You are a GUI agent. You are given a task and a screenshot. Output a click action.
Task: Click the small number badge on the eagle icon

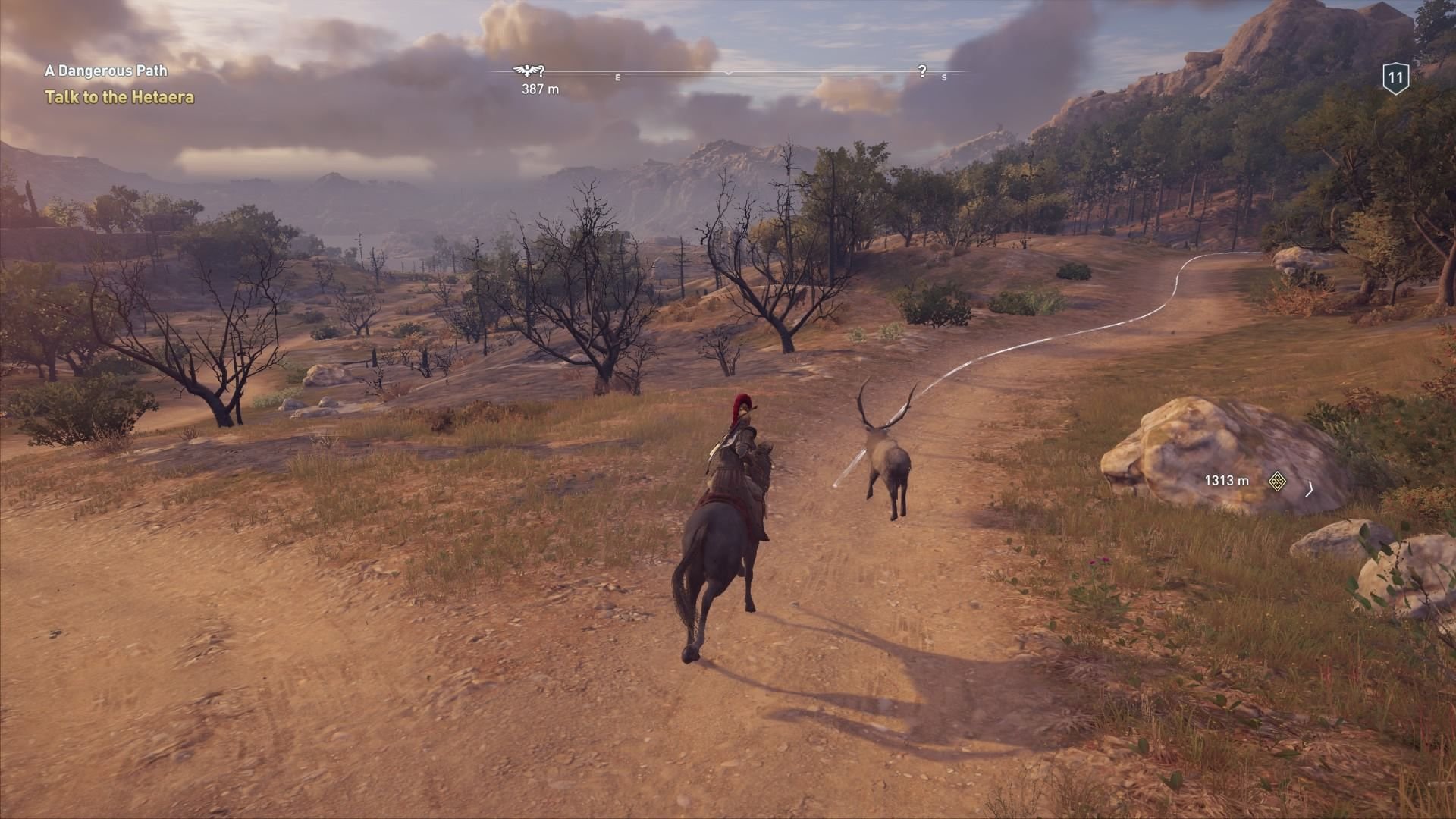click(x=527, y=67)
